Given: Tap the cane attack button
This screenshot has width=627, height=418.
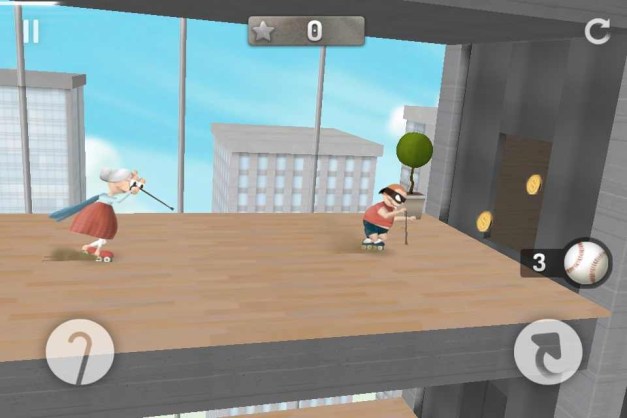Looking at the screenshot, I should (80, 352).
